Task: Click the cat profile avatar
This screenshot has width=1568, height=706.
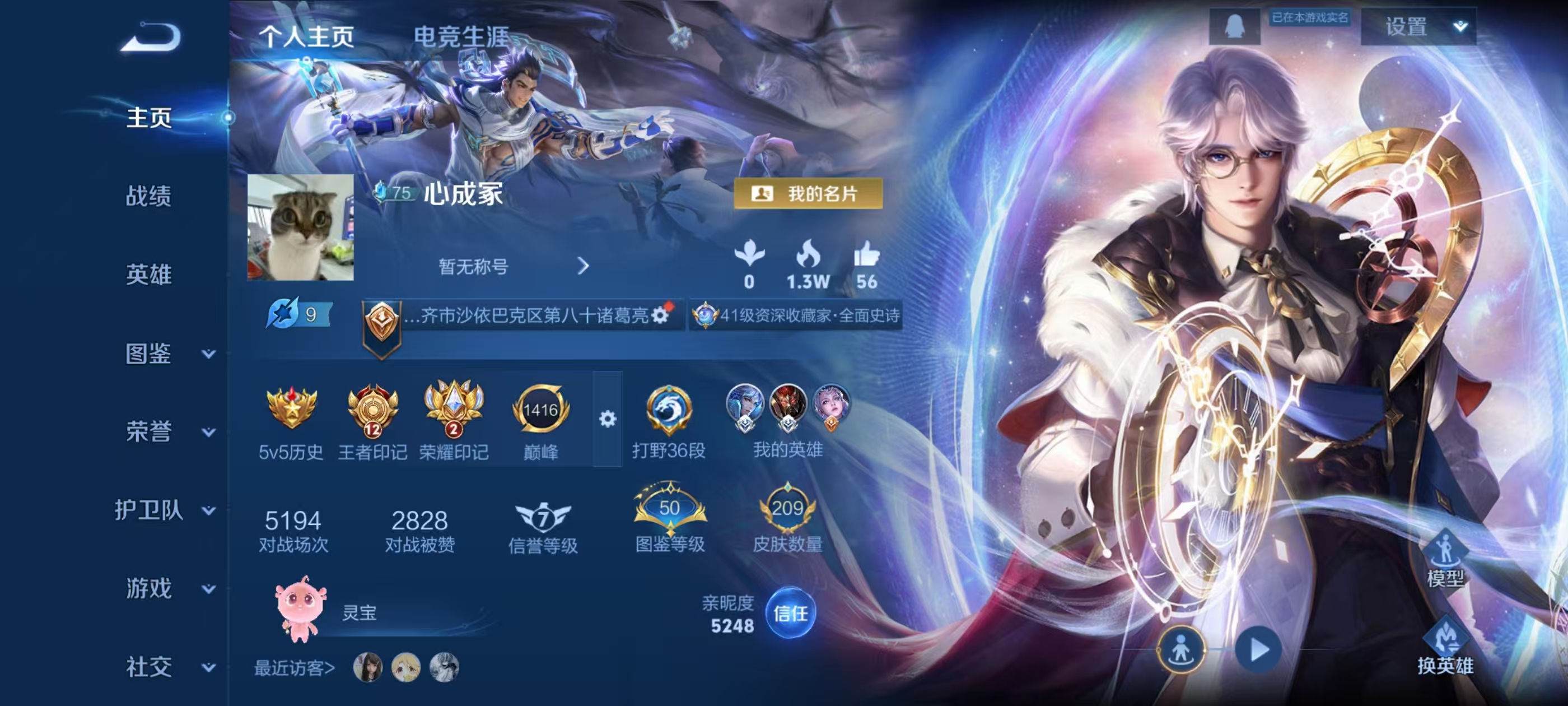Action: pyautogui.click(x=300, y=227)
